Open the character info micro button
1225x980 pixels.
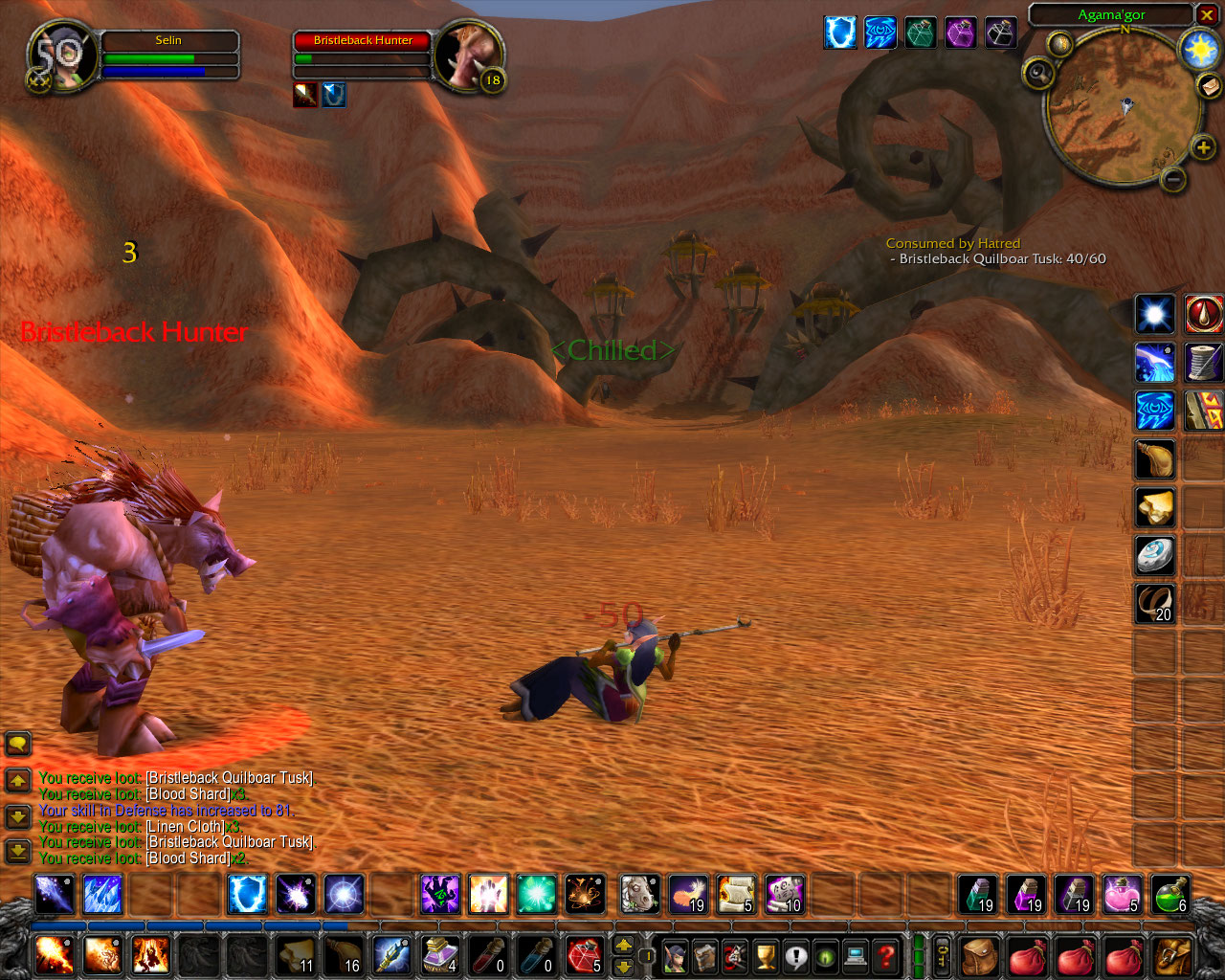(675, 955)
